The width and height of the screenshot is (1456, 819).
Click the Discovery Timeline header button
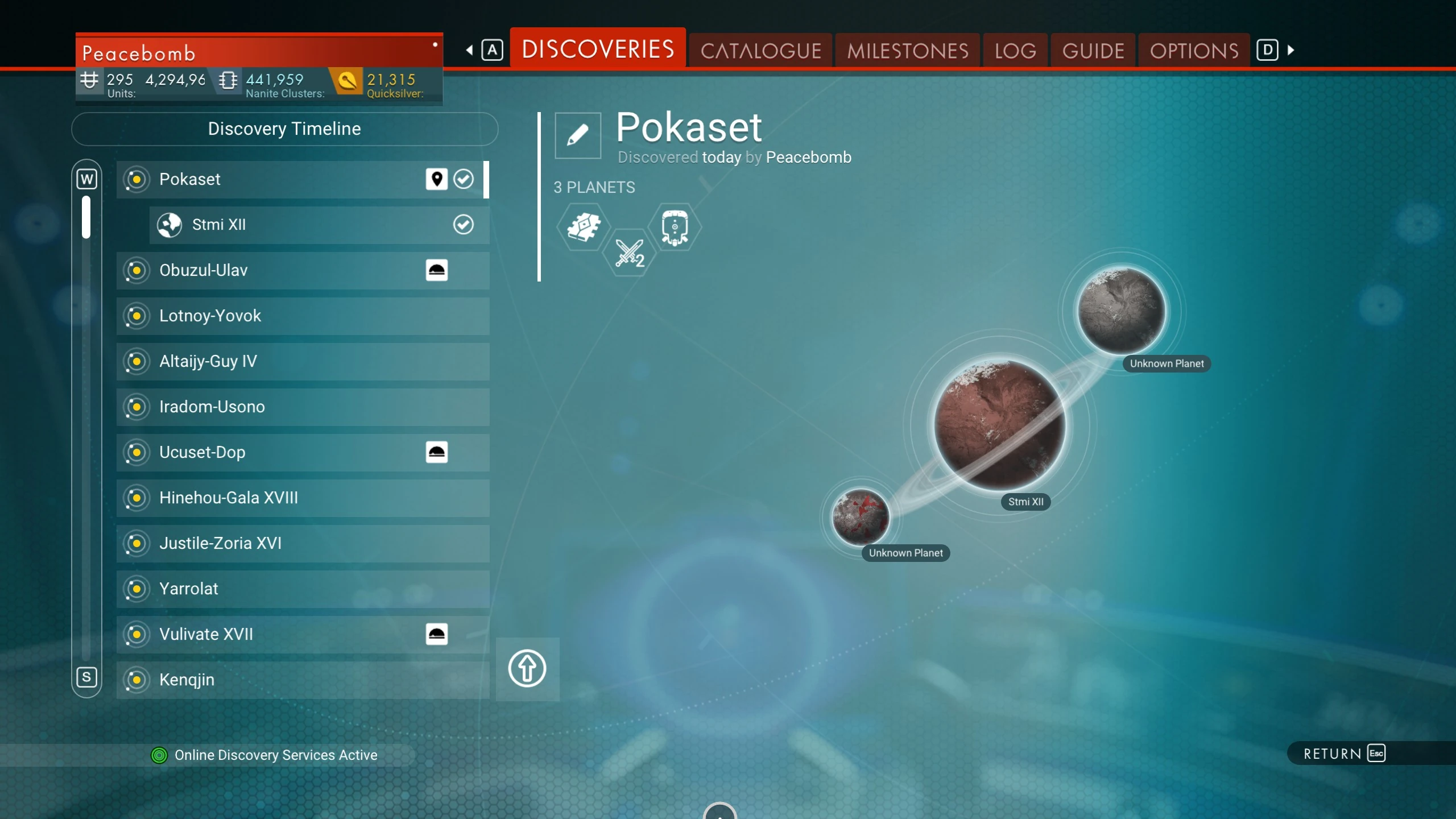pos(284,129)
